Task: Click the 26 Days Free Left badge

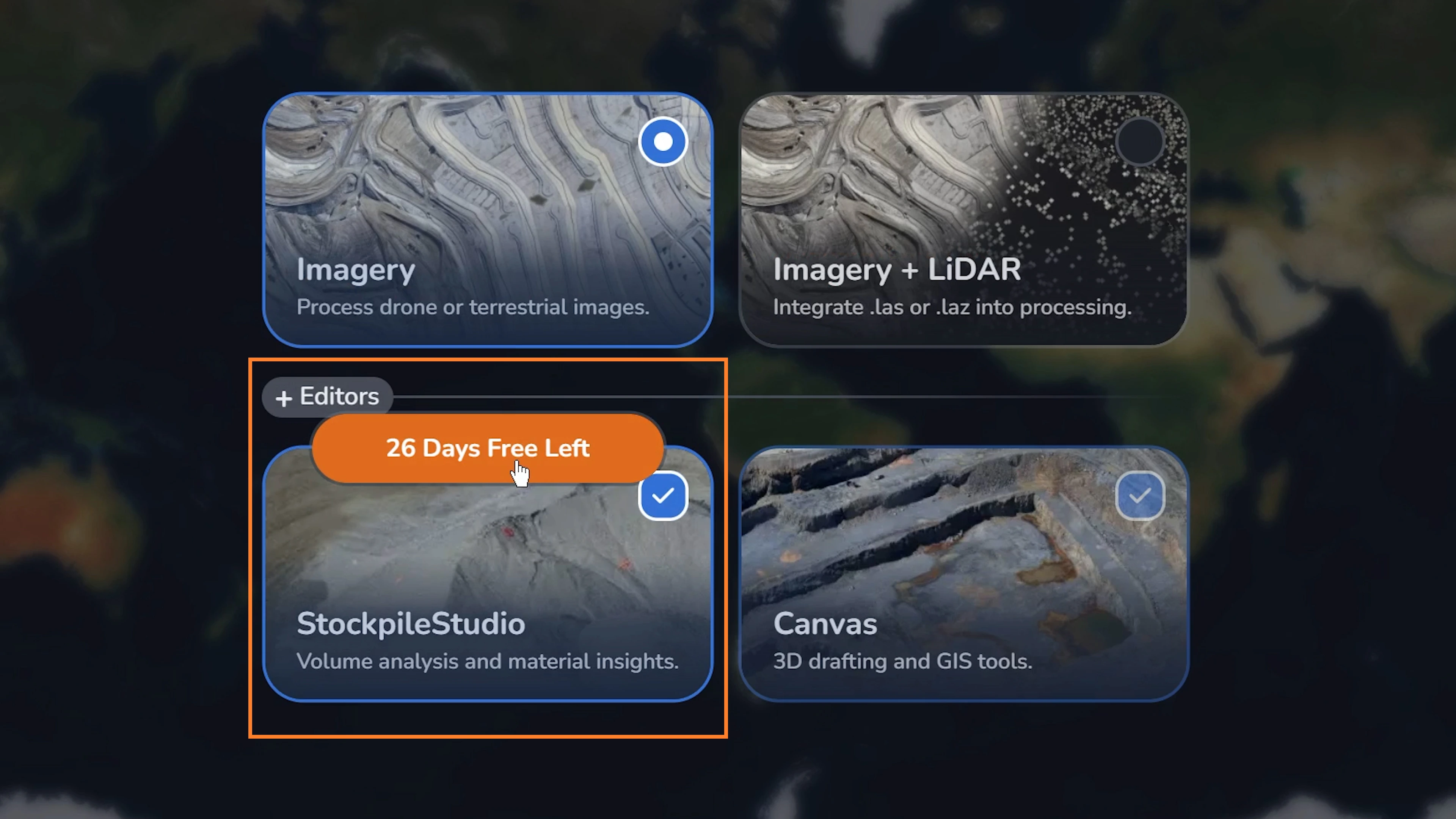Action: [x=487, y=448]
